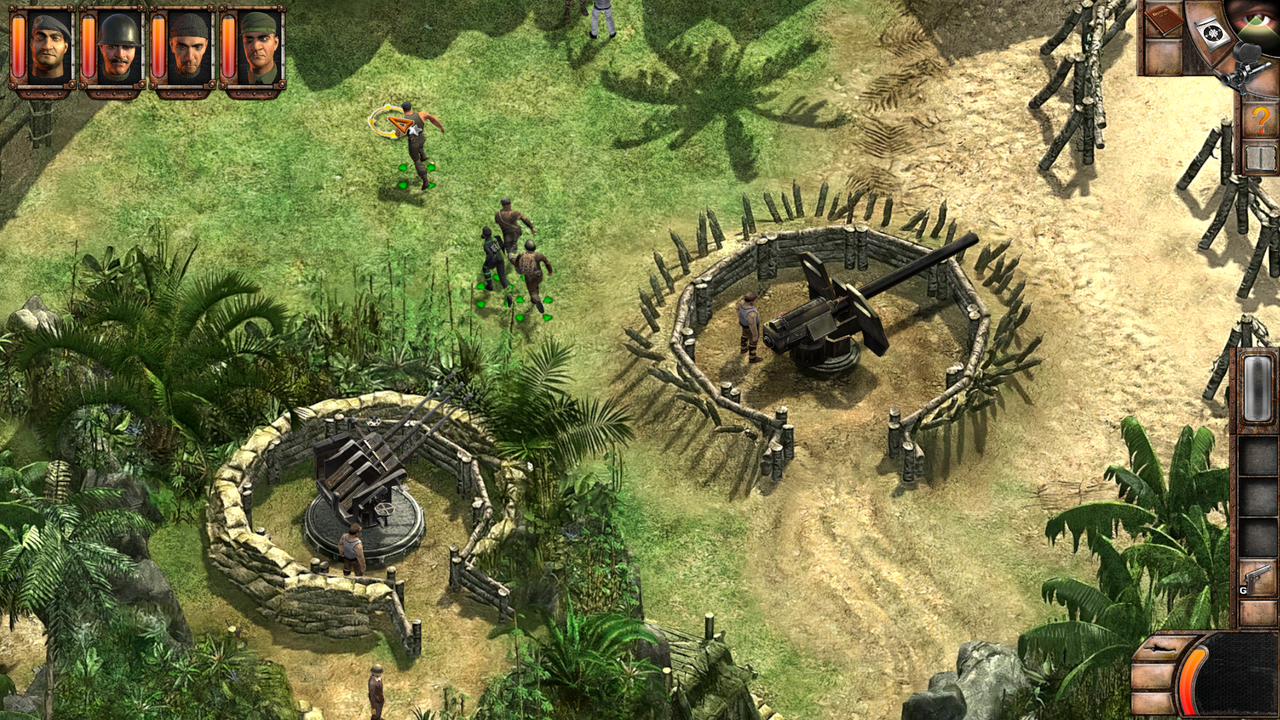Click the slot frame beneath the pistol icon
The width and height of the screenshot is (1280, 720).
[x=1258, y=614]
